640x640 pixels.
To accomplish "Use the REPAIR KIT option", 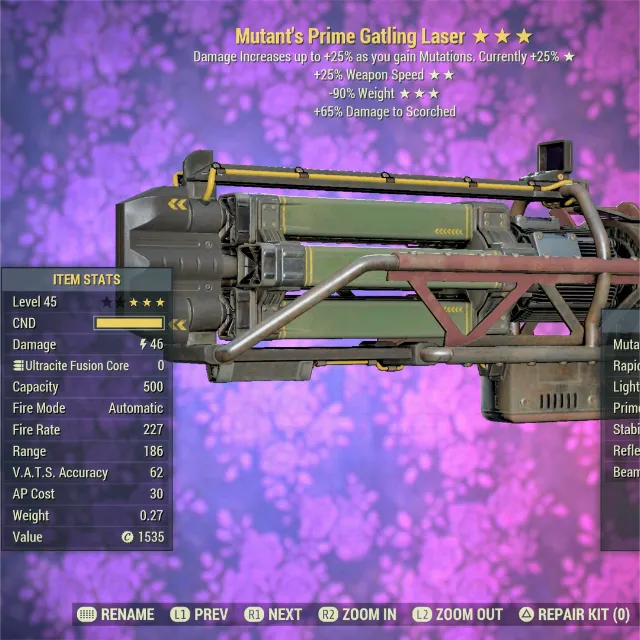I will (x=574, y=614).
